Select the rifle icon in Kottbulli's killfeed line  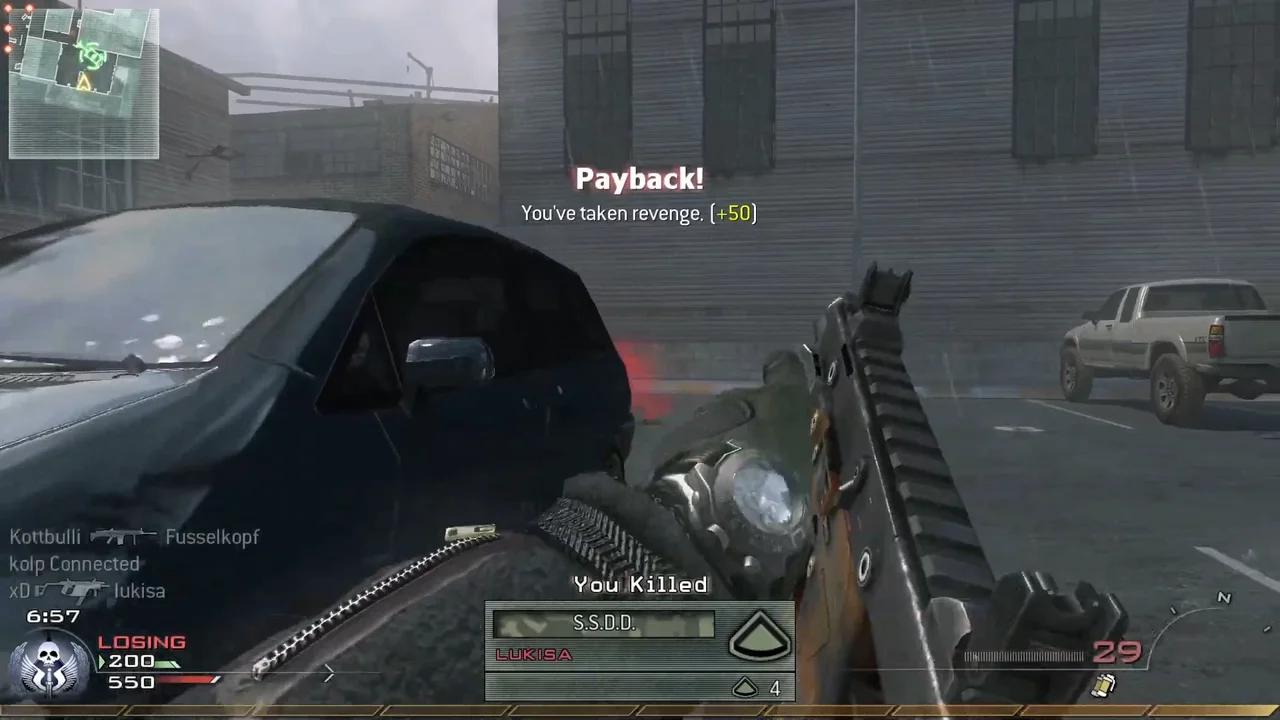(x=122, y=536)
